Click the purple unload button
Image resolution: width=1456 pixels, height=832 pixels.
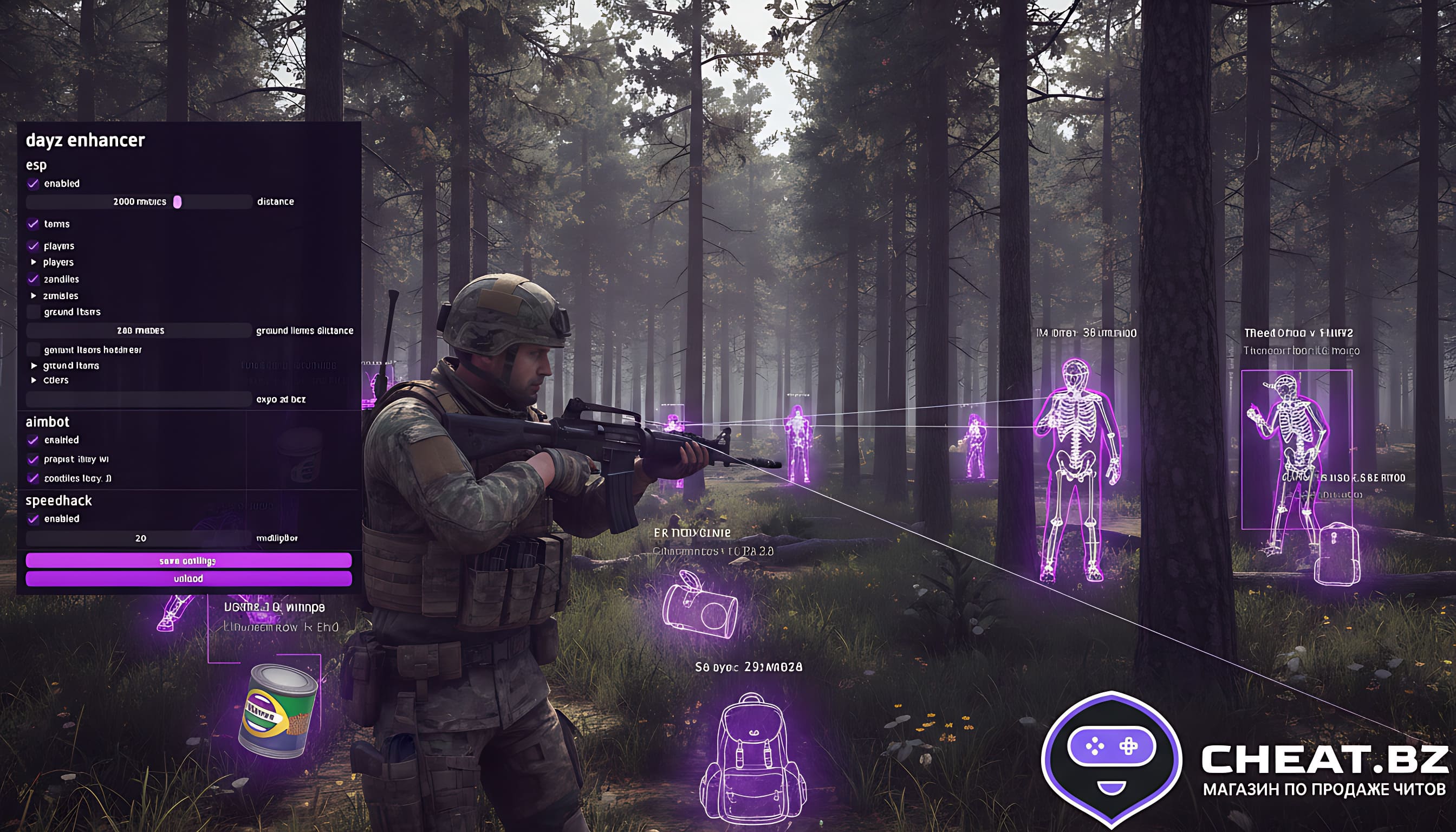coord(188,579)
